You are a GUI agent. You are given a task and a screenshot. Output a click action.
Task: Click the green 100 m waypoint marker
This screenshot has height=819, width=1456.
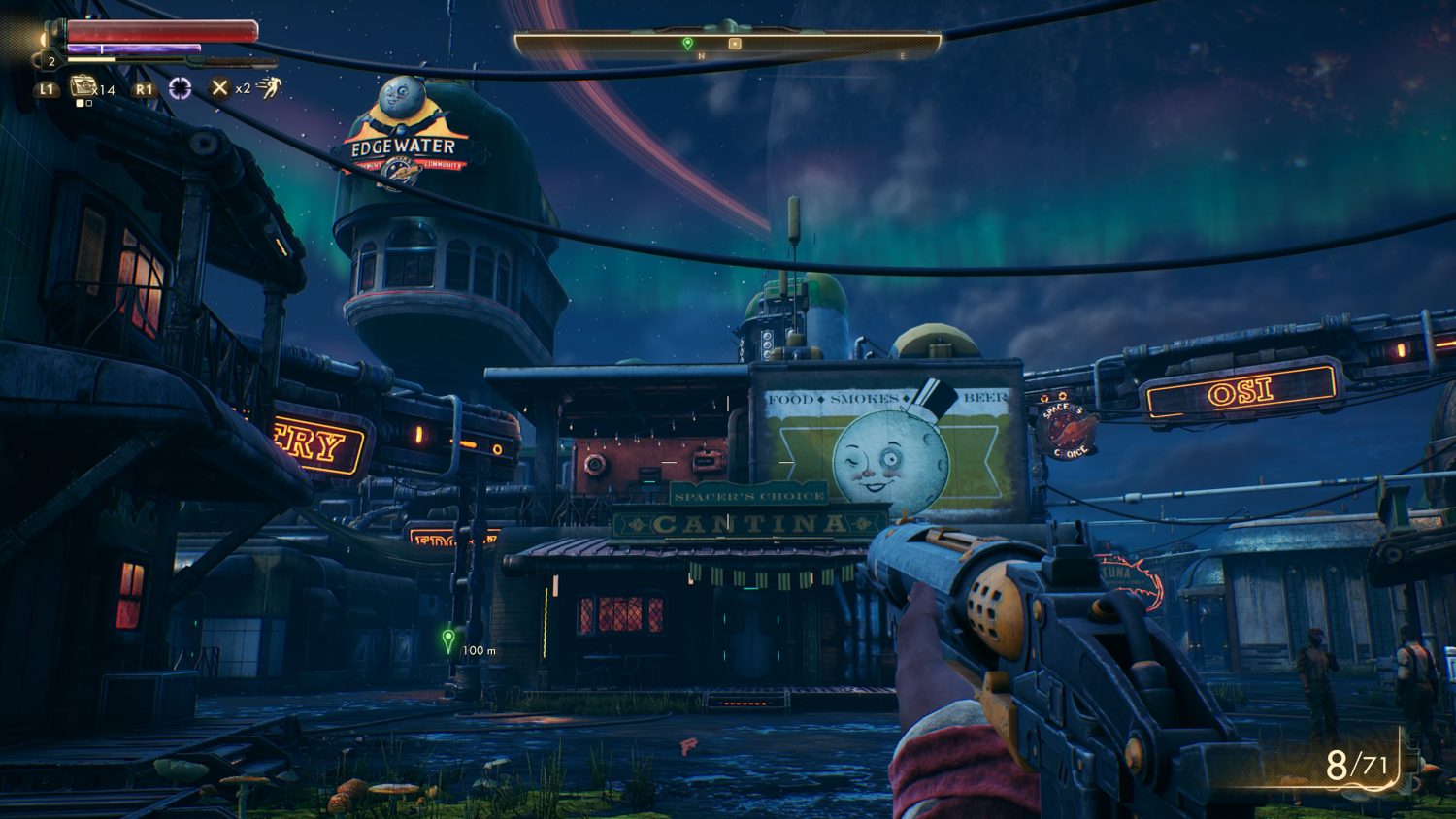click(x=448, y=639)
